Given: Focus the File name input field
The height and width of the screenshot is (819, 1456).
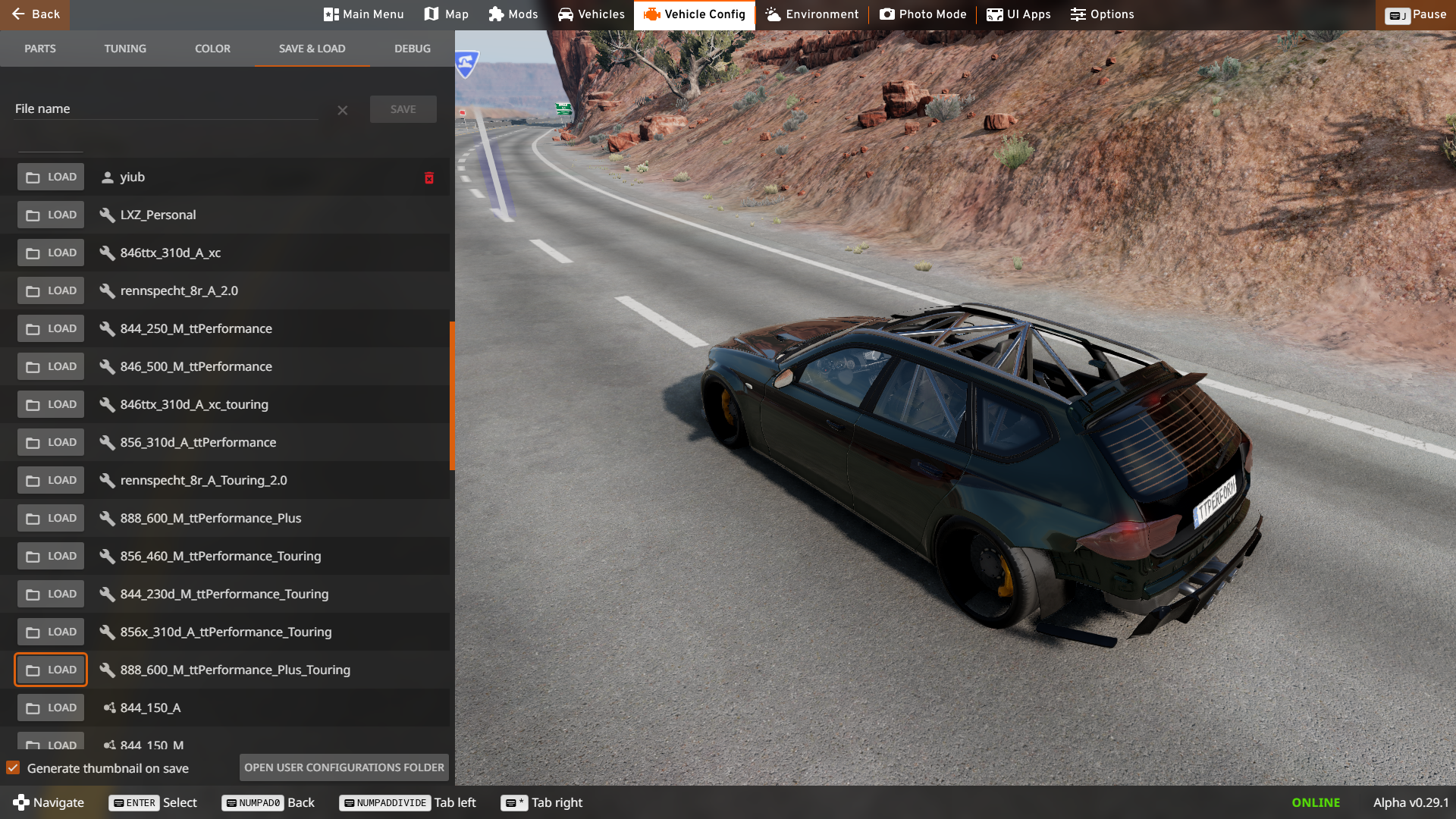Looking at the screenshot, I should pyautogui.click(x=167, y=109).
